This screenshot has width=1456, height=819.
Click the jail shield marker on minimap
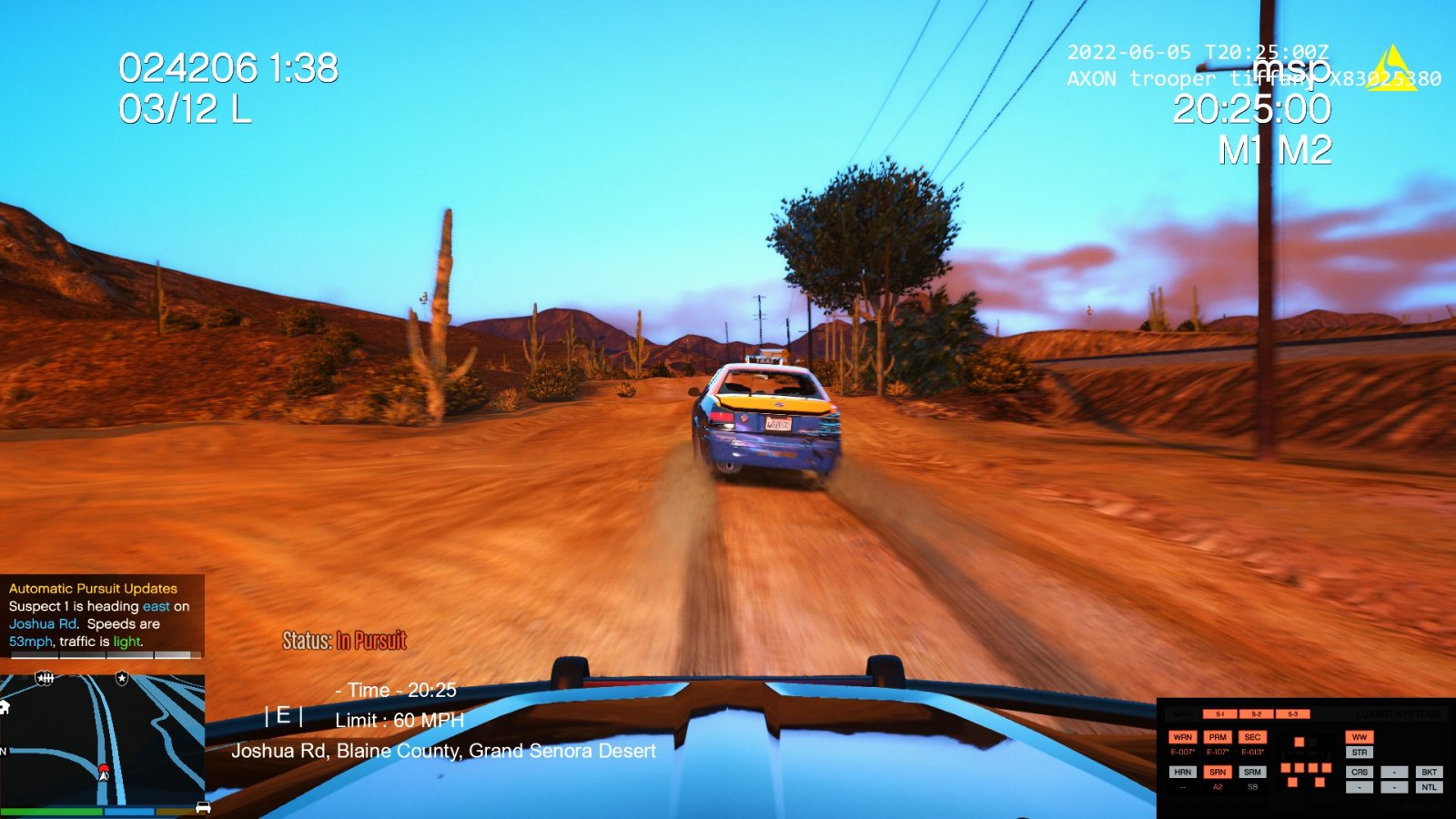coord(45,678)
